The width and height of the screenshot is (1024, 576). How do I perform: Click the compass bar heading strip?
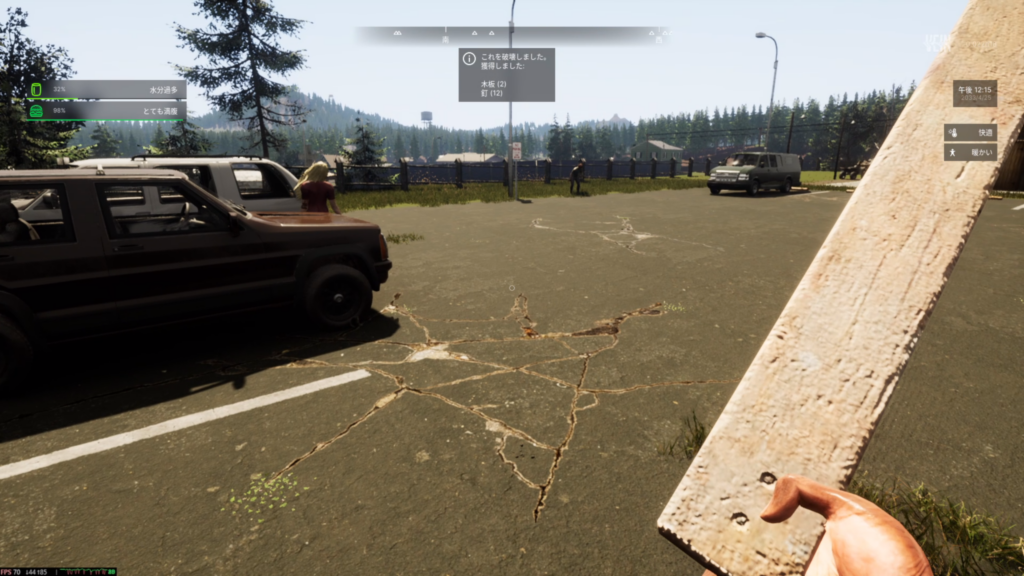pos(511,35)
